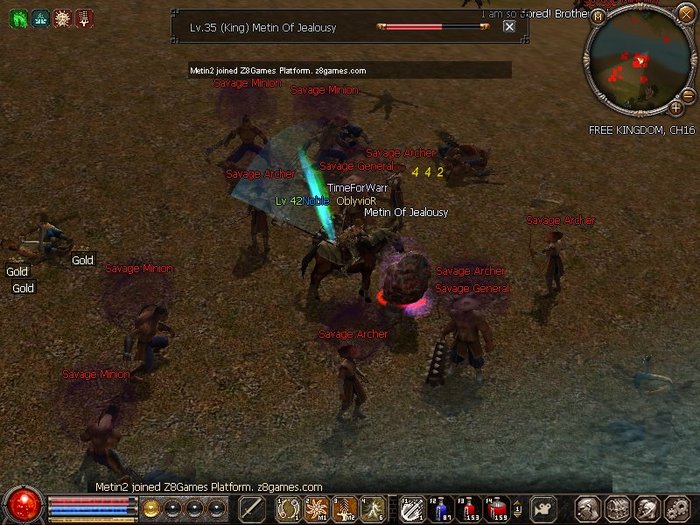This screenshot has height=525, width=700.
Task: Select the sword attack quickslot
Action: coord(251,508)
